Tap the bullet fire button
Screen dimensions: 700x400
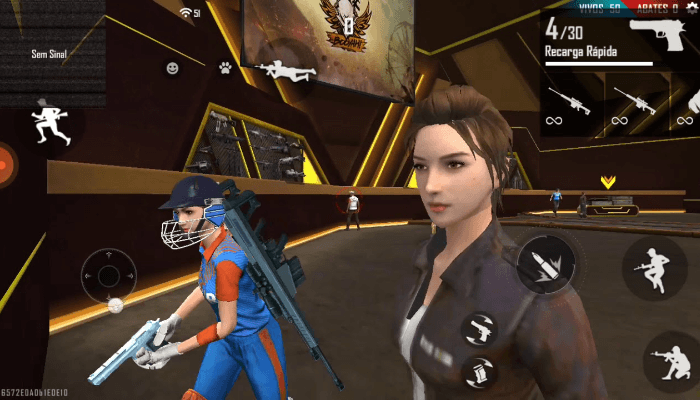pyautogui.click(x=546, y=263)
